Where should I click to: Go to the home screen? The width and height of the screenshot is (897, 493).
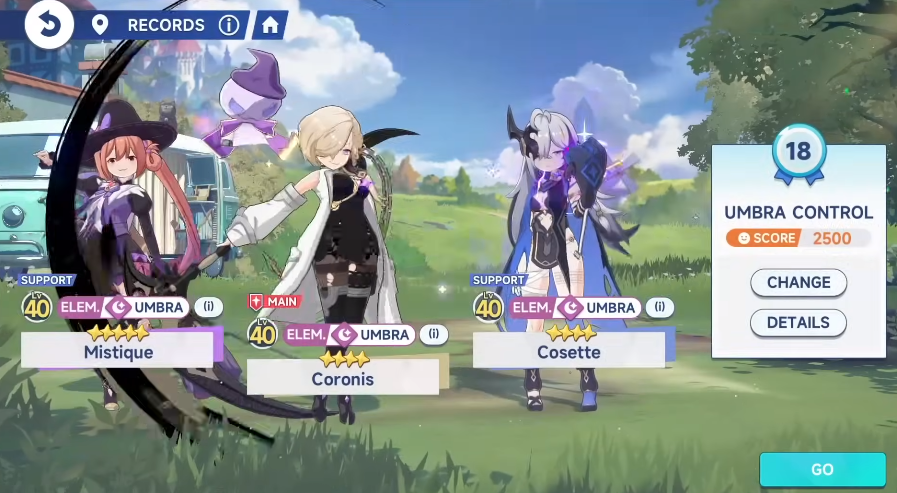coord(269,25)
